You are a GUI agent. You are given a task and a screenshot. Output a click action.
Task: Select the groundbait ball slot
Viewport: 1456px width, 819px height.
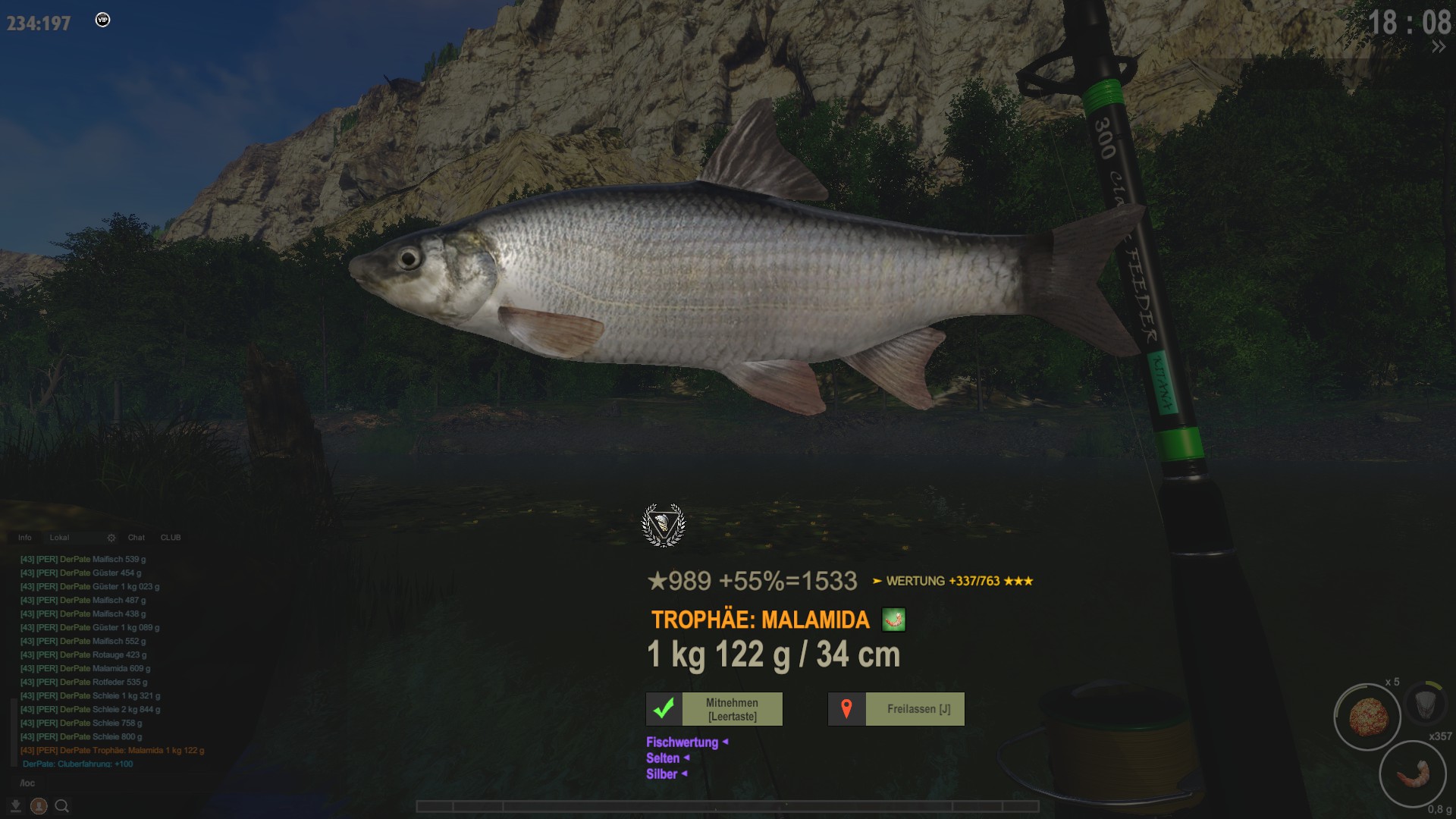tap(1368, 716)
